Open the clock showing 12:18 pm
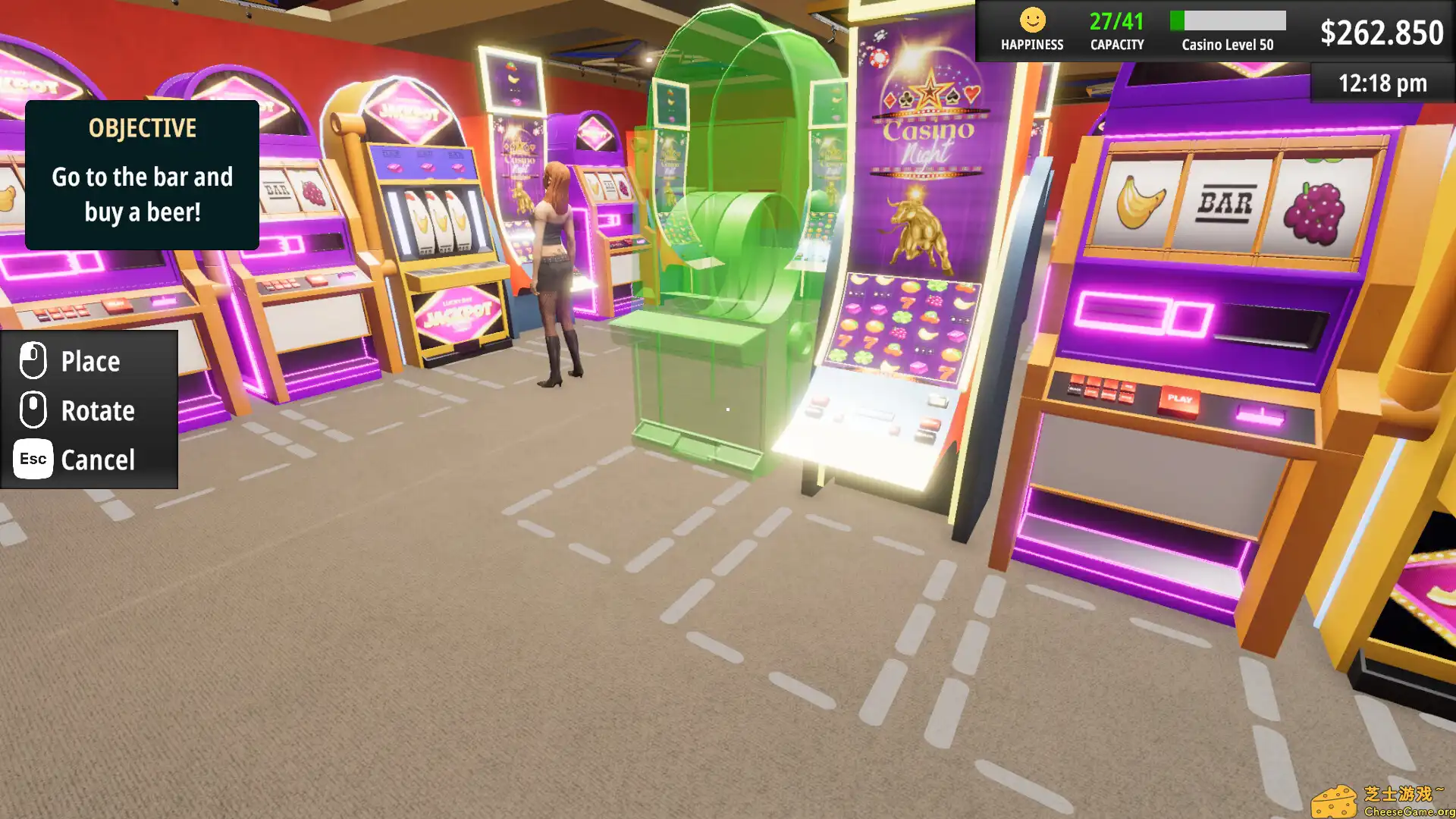This screenshot has height=819, width=1456. click(1382, 83)
